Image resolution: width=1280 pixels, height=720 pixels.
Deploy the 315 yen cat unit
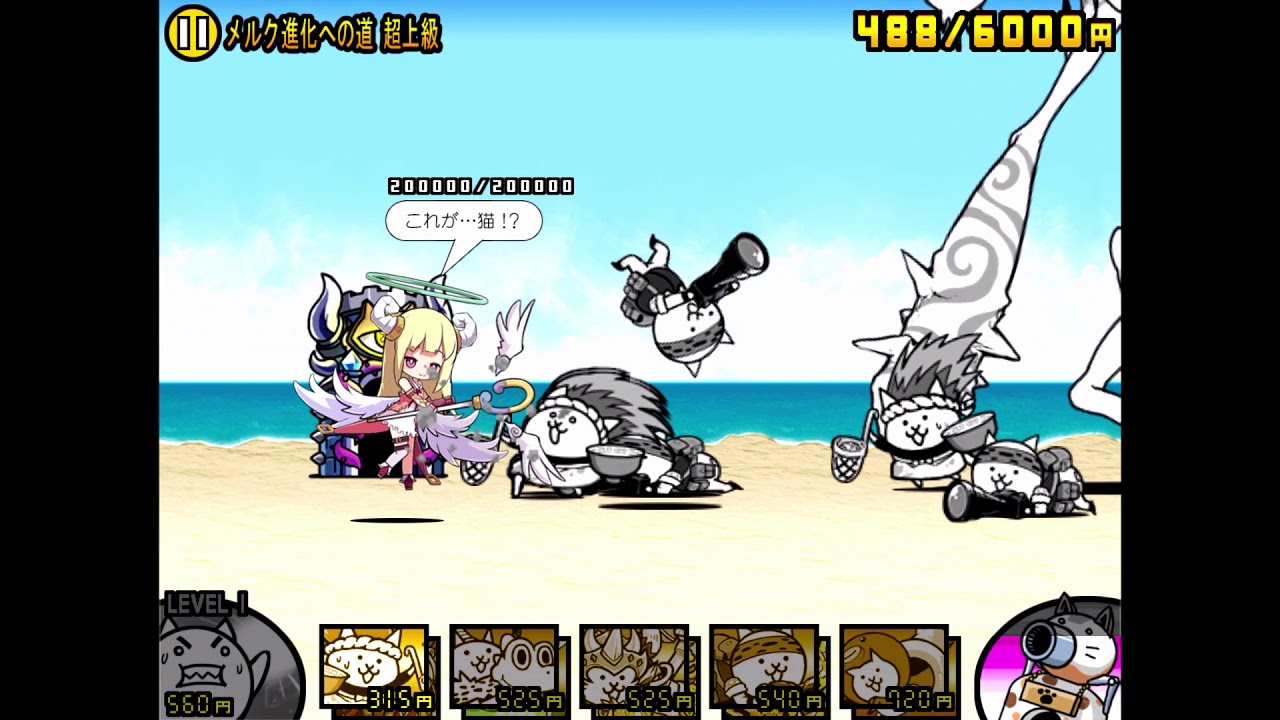tap(374, 667)
